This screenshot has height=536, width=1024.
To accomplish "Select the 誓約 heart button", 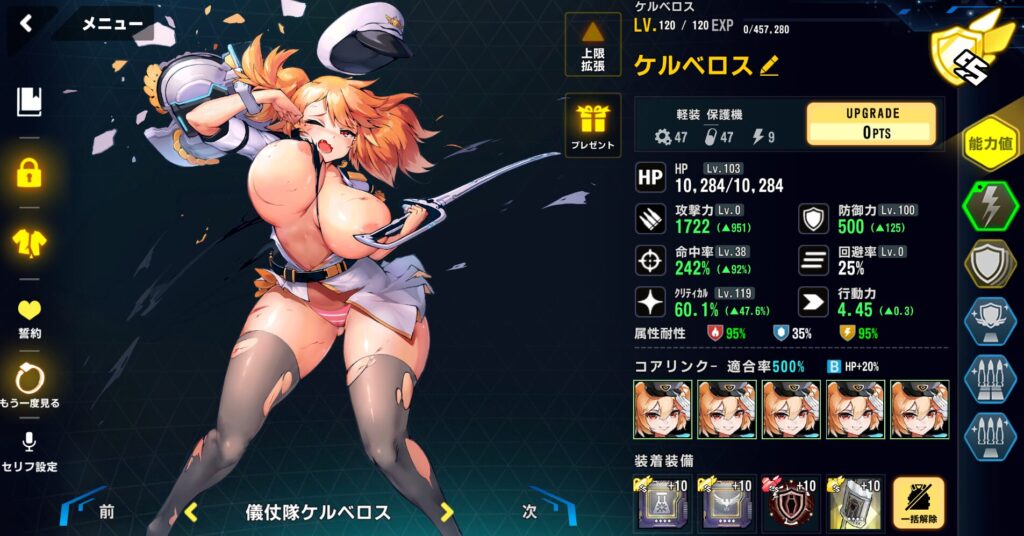I will tap(30, 316).
